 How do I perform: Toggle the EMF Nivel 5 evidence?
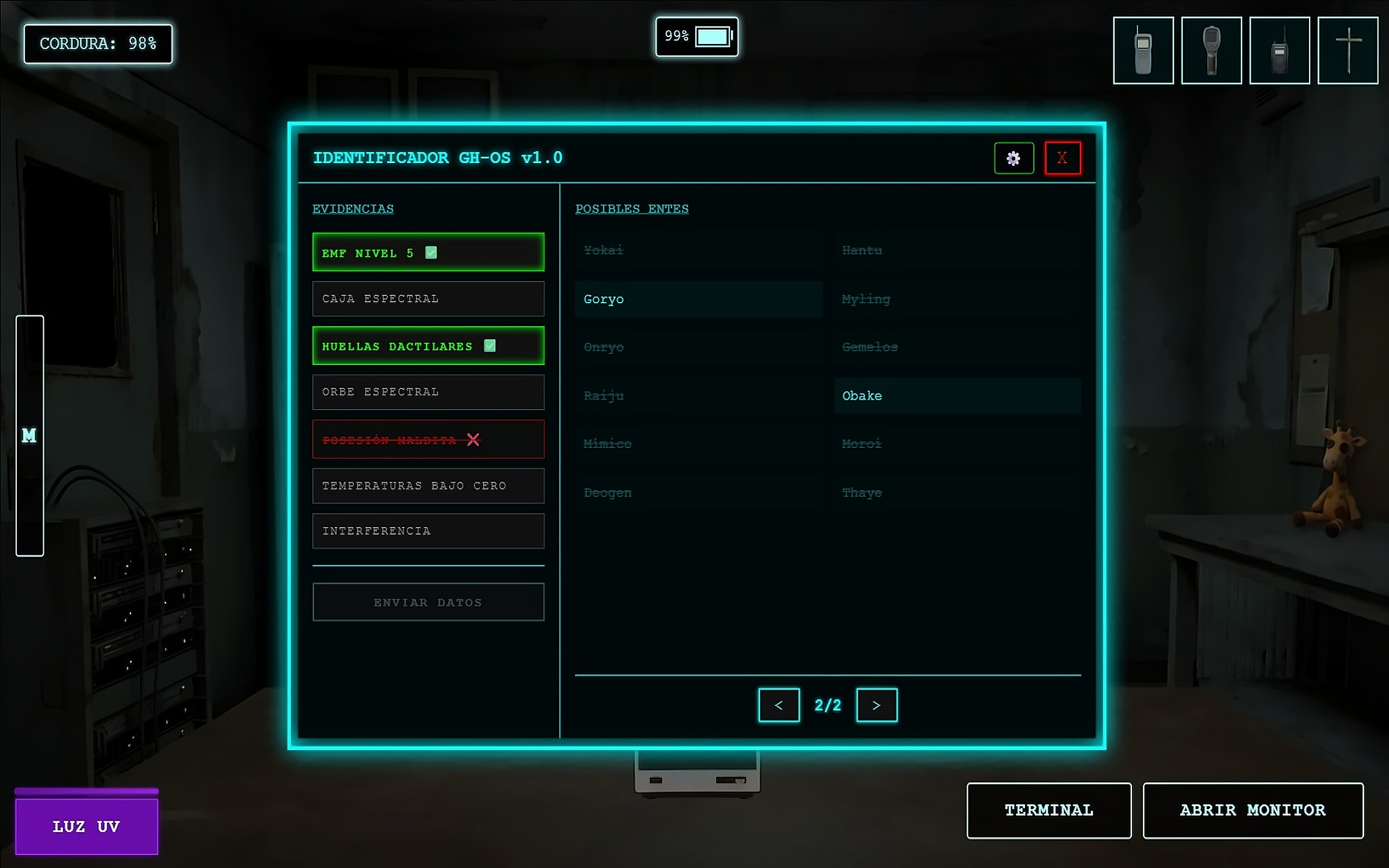coord(428,252)
